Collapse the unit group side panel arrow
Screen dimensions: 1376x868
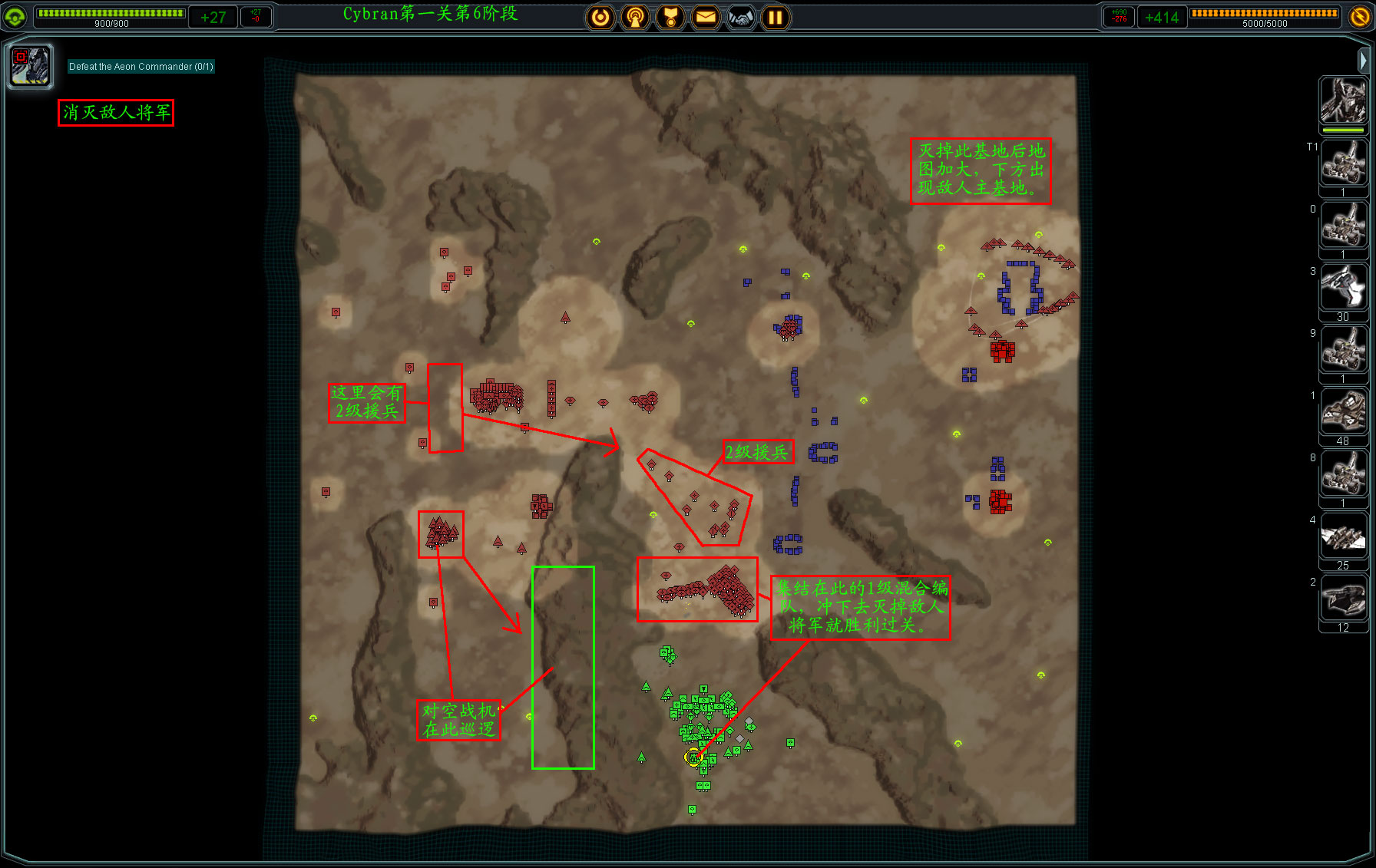(1363, 59)
